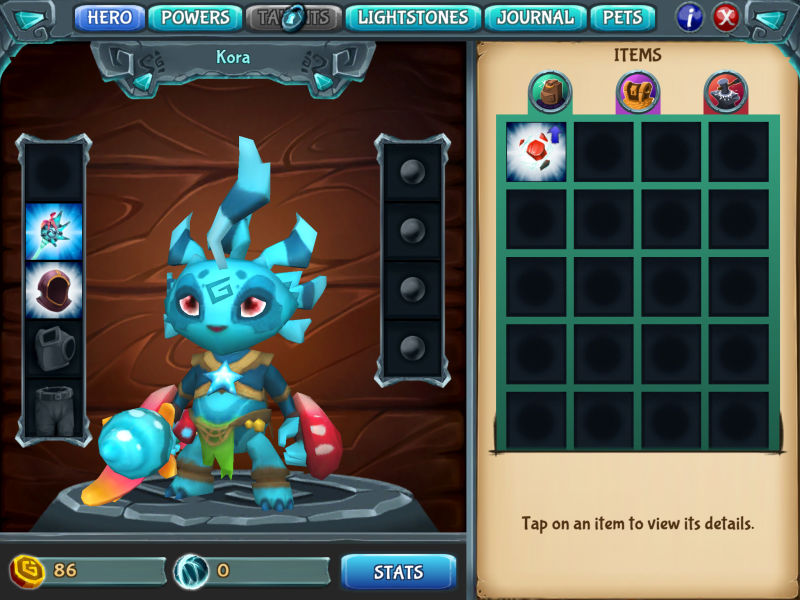Open the Pets tab
This screenshot has height=600, width=800.
(x=622, y=17)
